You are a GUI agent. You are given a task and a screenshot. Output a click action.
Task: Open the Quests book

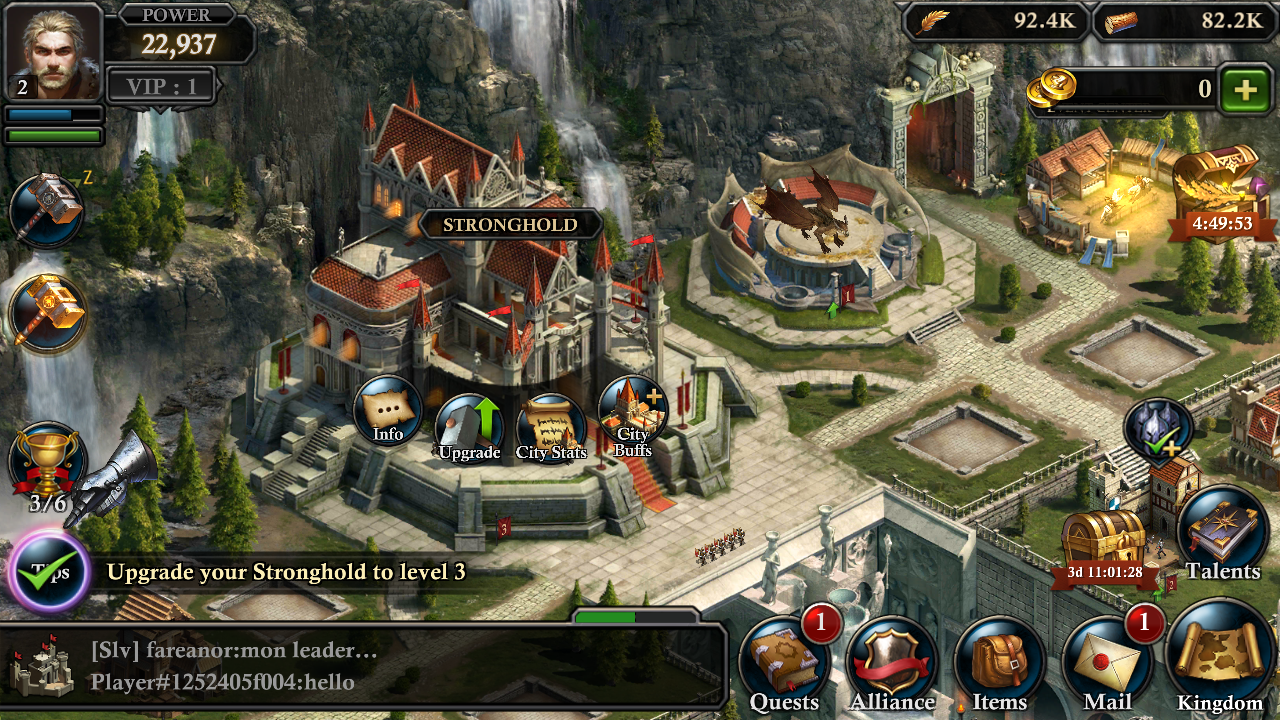785,665
